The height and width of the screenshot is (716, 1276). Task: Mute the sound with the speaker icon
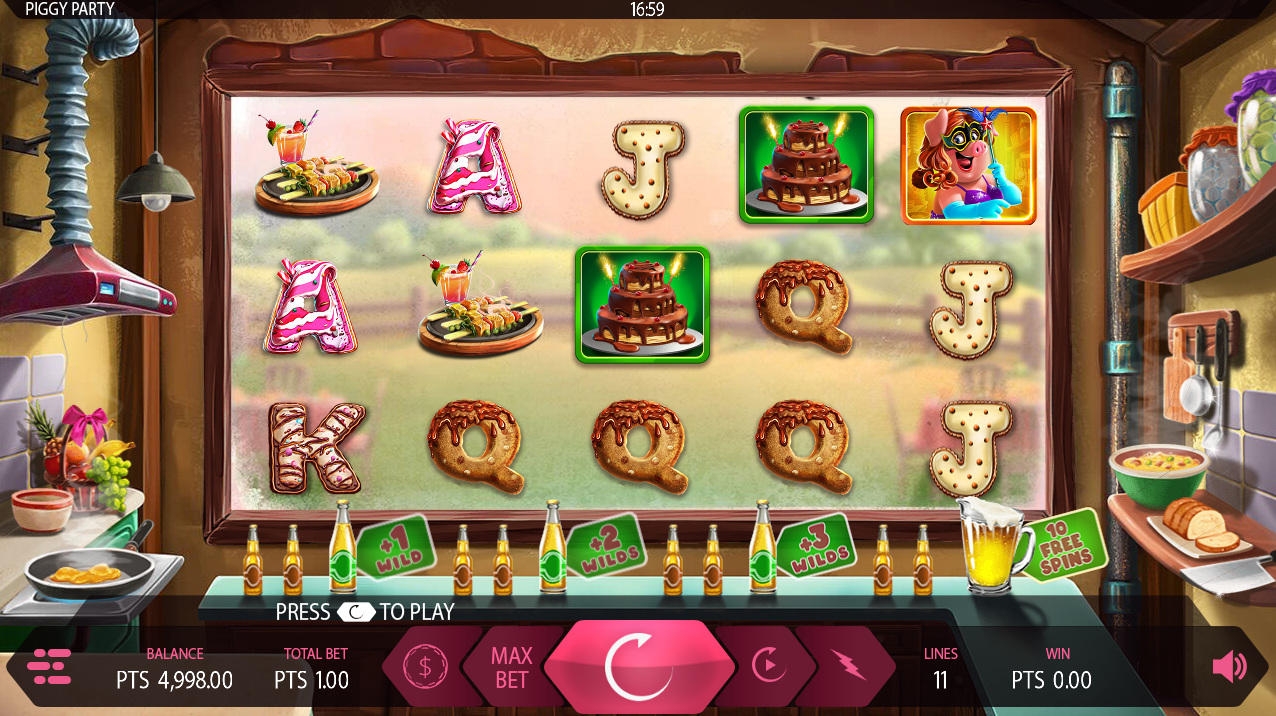coord(1229,666)
